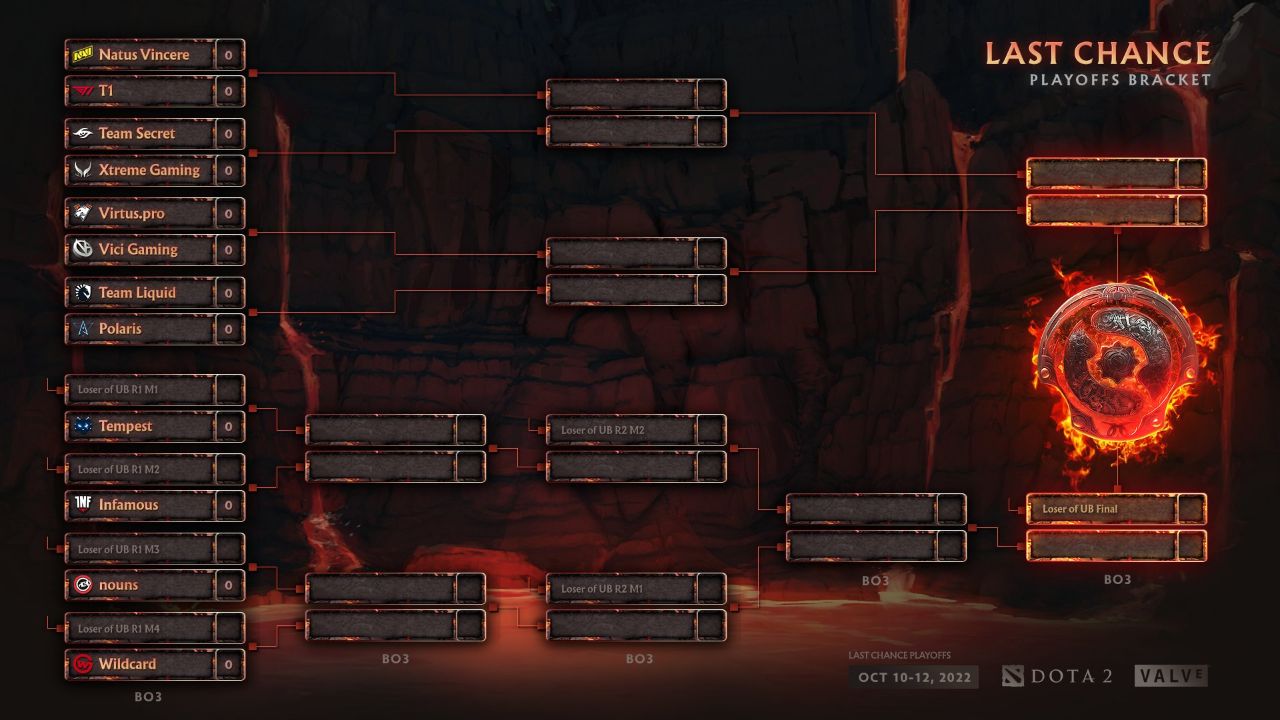This screenshot has width=1280, height=720.
Task: Select the Loser of UB R1 M1 slot
Action: point(142,389)
